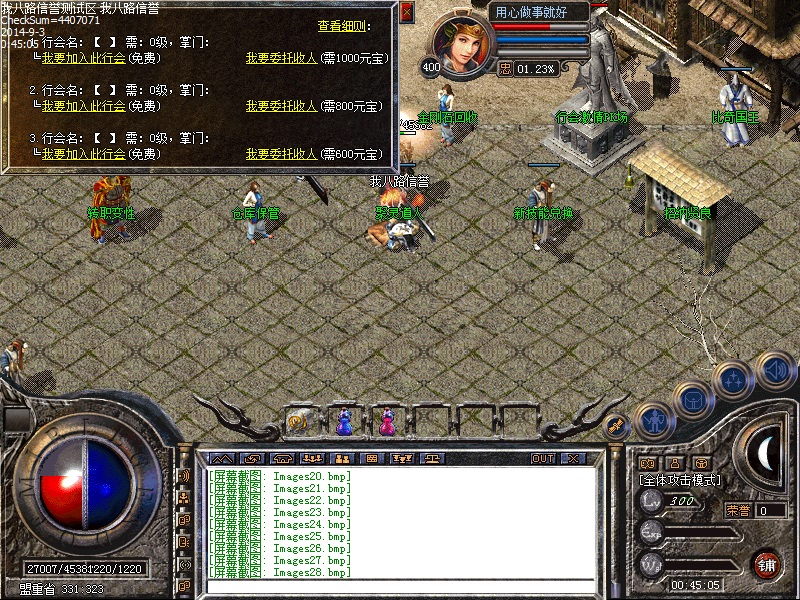Select the 1000 元宝 recruit commission link
Image resolution: width=800 pixels, height=600 pixels.
coord(281,58)
